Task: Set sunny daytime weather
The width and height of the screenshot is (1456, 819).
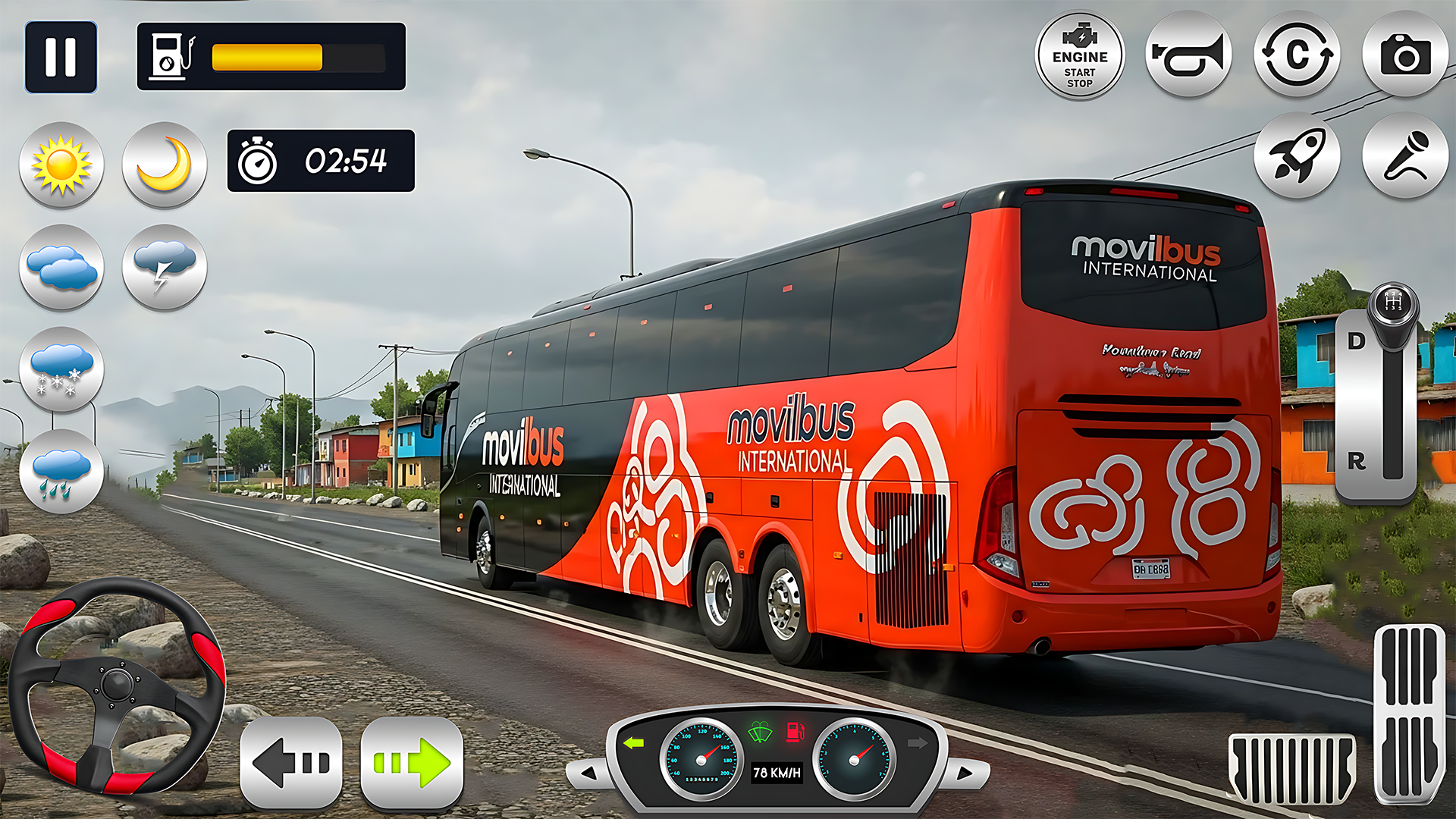Action: click(x=61, y=165)
